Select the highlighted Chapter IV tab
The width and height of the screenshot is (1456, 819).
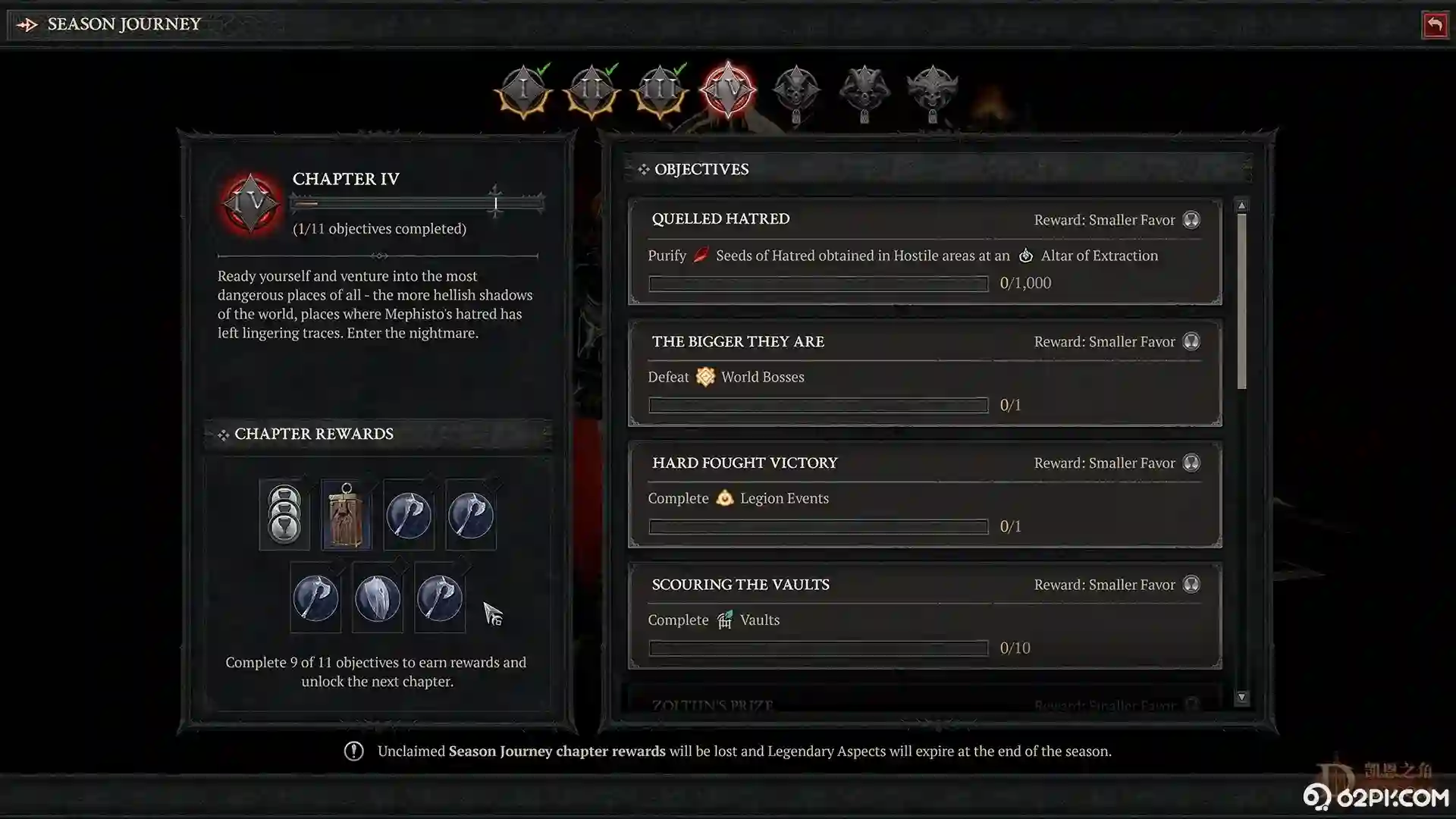pyautogui.click(x=728, y=91)
